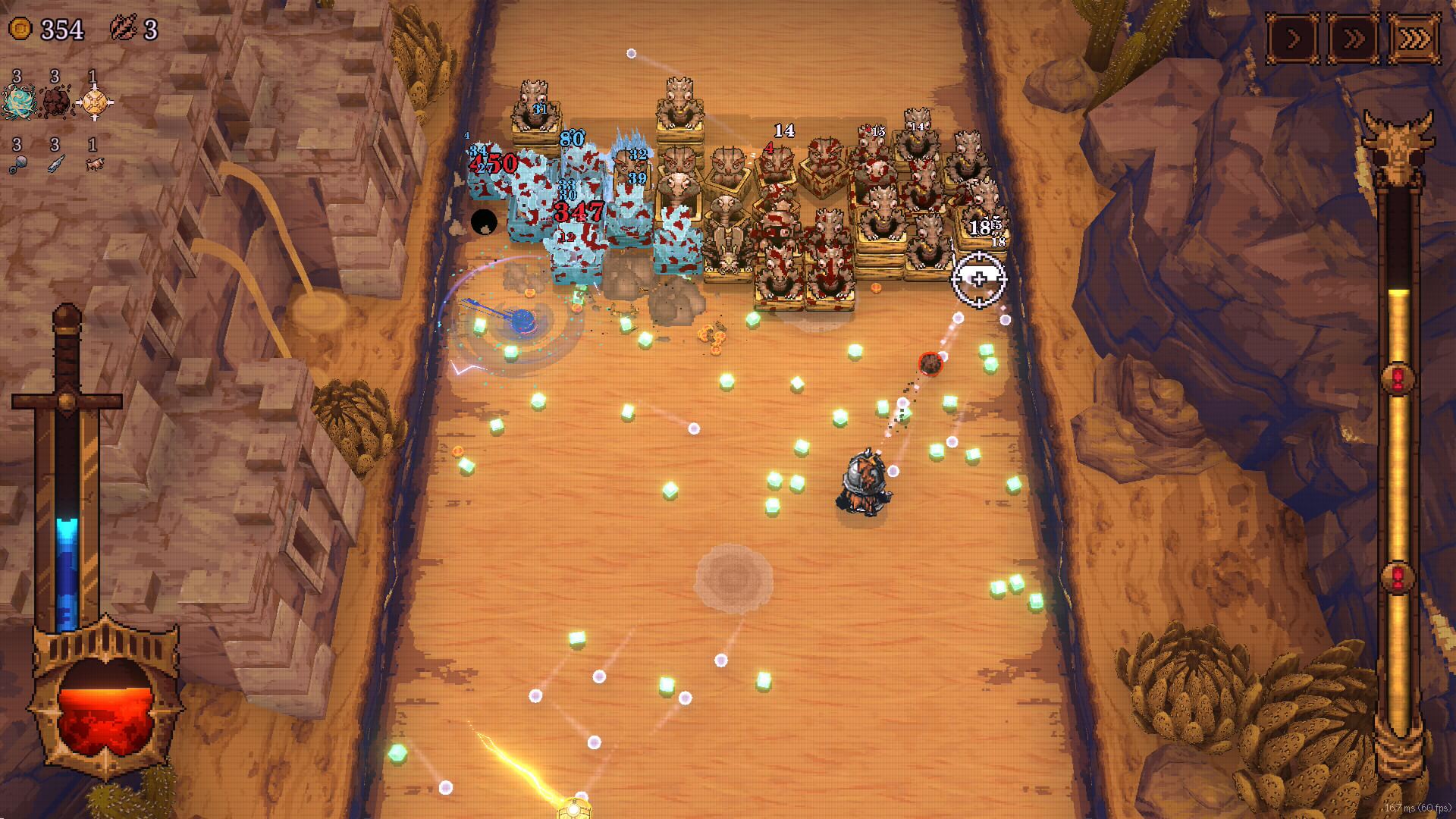This screenshot has height=819, width=1456.
Task: Set game speed to single-arrow normal
Action: [x=1293, y=39]
